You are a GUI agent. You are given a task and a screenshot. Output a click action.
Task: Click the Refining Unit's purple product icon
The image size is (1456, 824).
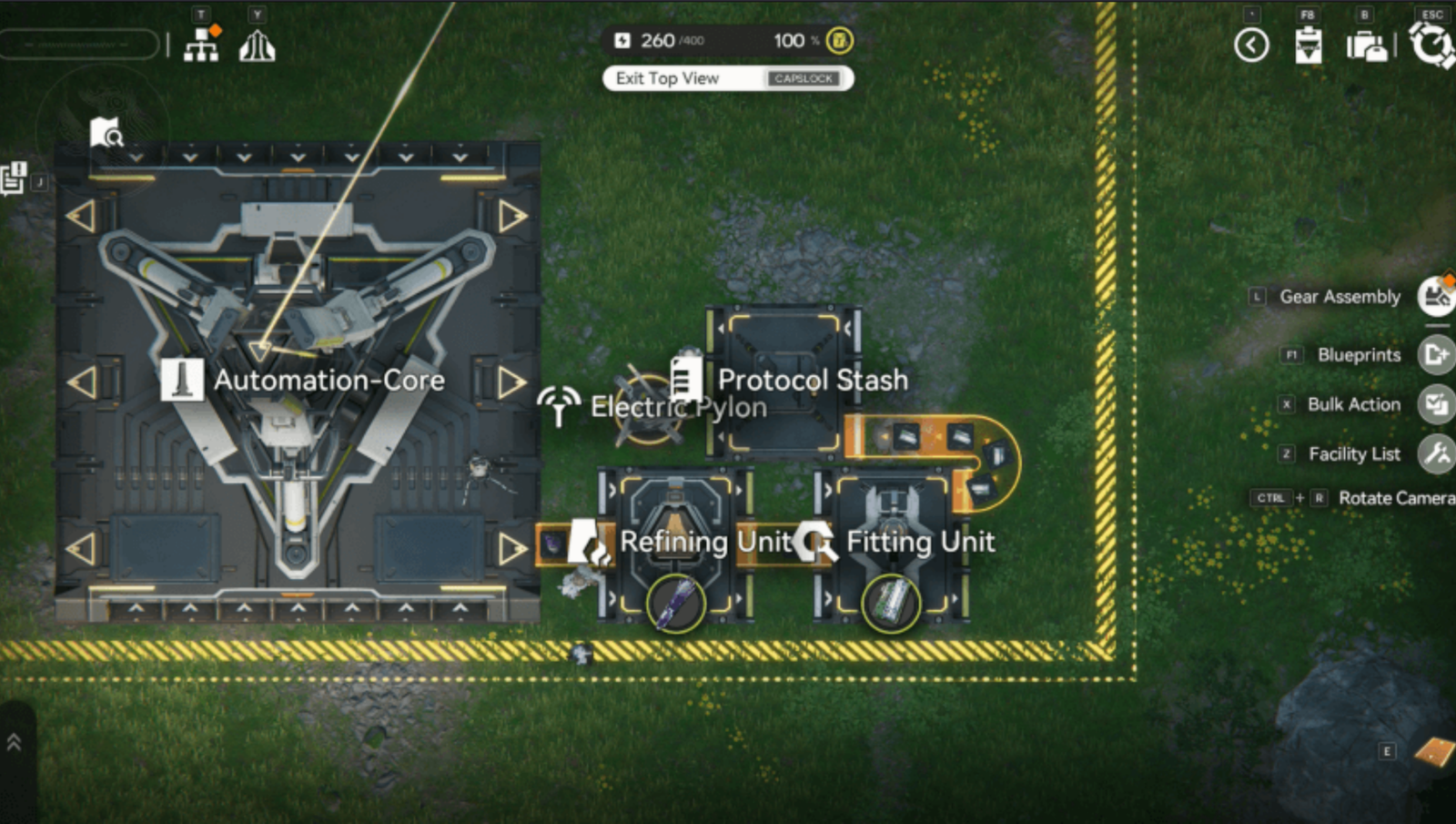click(x=675, y=604)
